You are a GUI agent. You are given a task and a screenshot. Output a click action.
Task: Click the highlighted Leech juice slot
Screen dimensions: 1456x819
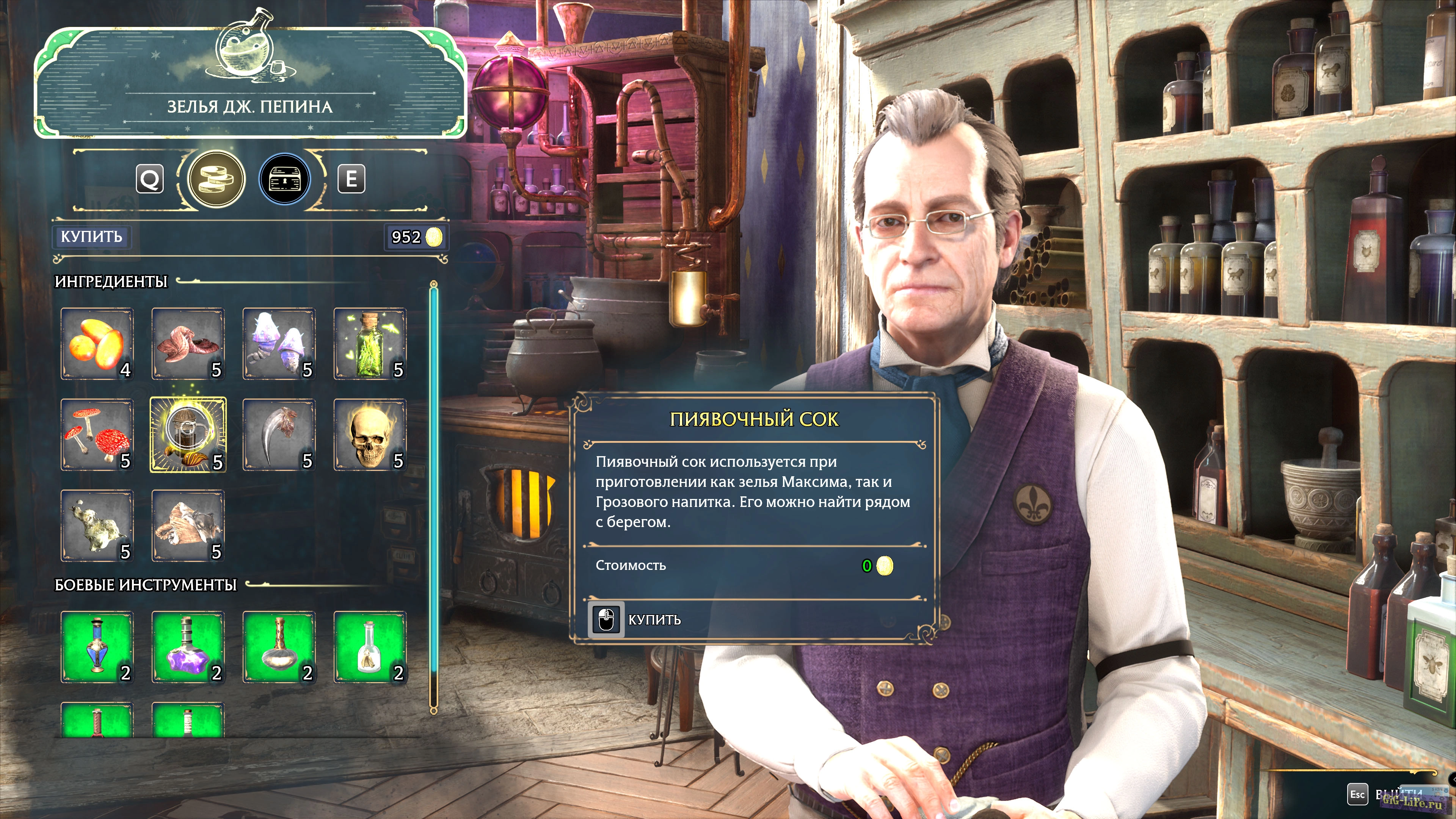(x=188, y=435)
